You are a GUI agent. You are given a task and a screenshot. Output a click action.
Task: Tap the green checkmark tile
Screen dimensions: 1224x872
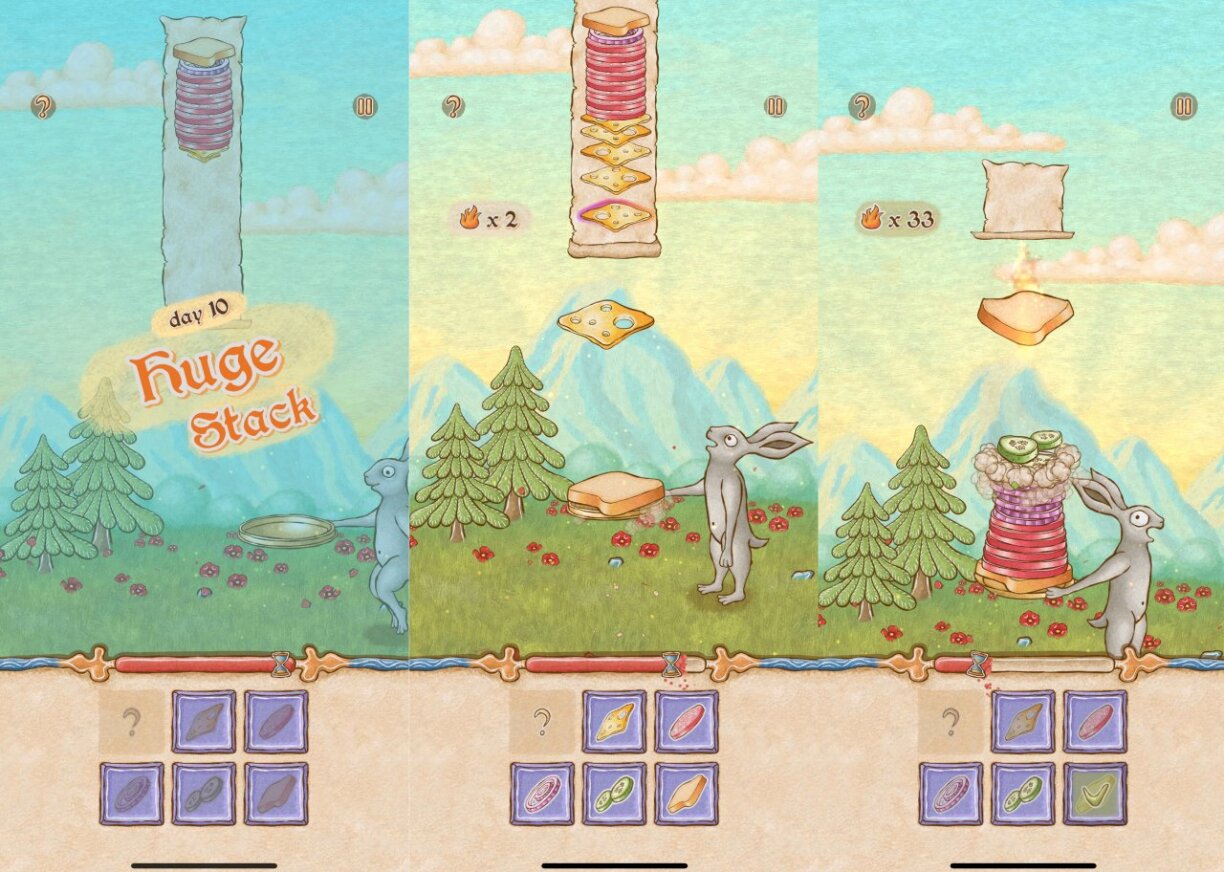pyautogui.click(x=1094, y=794)
